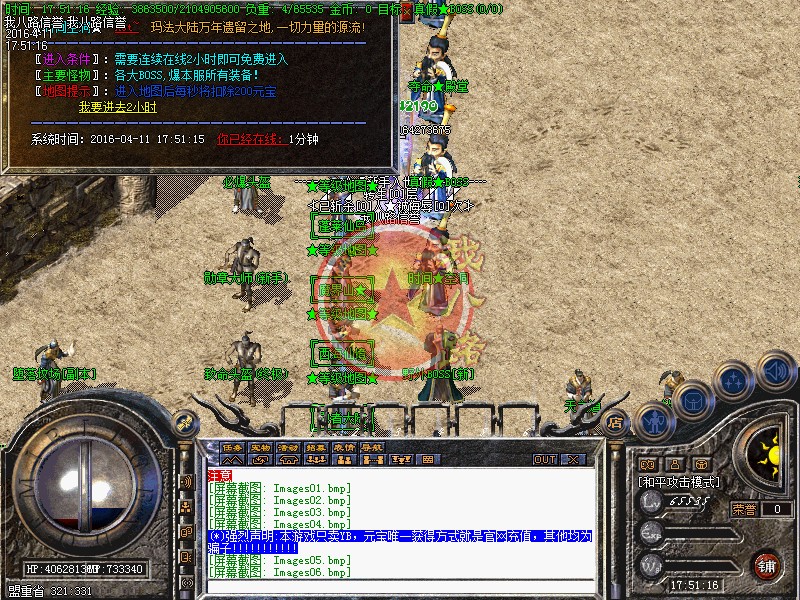Click the OUT button on chat panel
Screen dimensions: 800x600
tap(545, 460)
